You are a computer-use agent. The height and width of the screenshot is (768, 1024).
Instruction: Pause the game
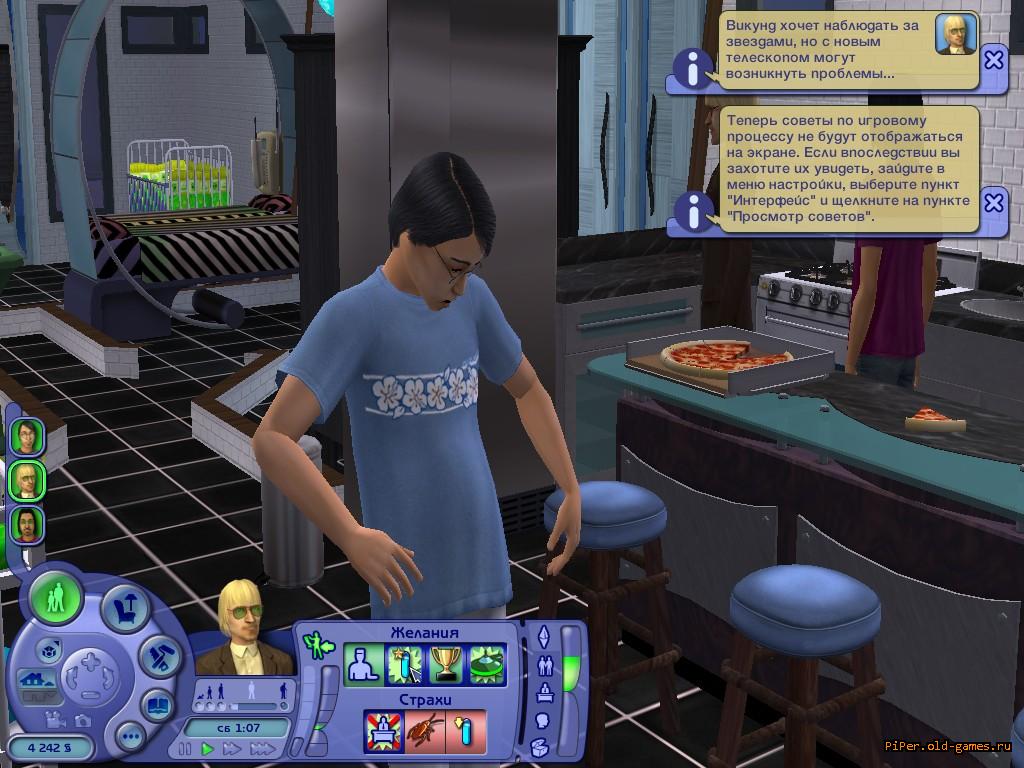(x=185, y=748)
